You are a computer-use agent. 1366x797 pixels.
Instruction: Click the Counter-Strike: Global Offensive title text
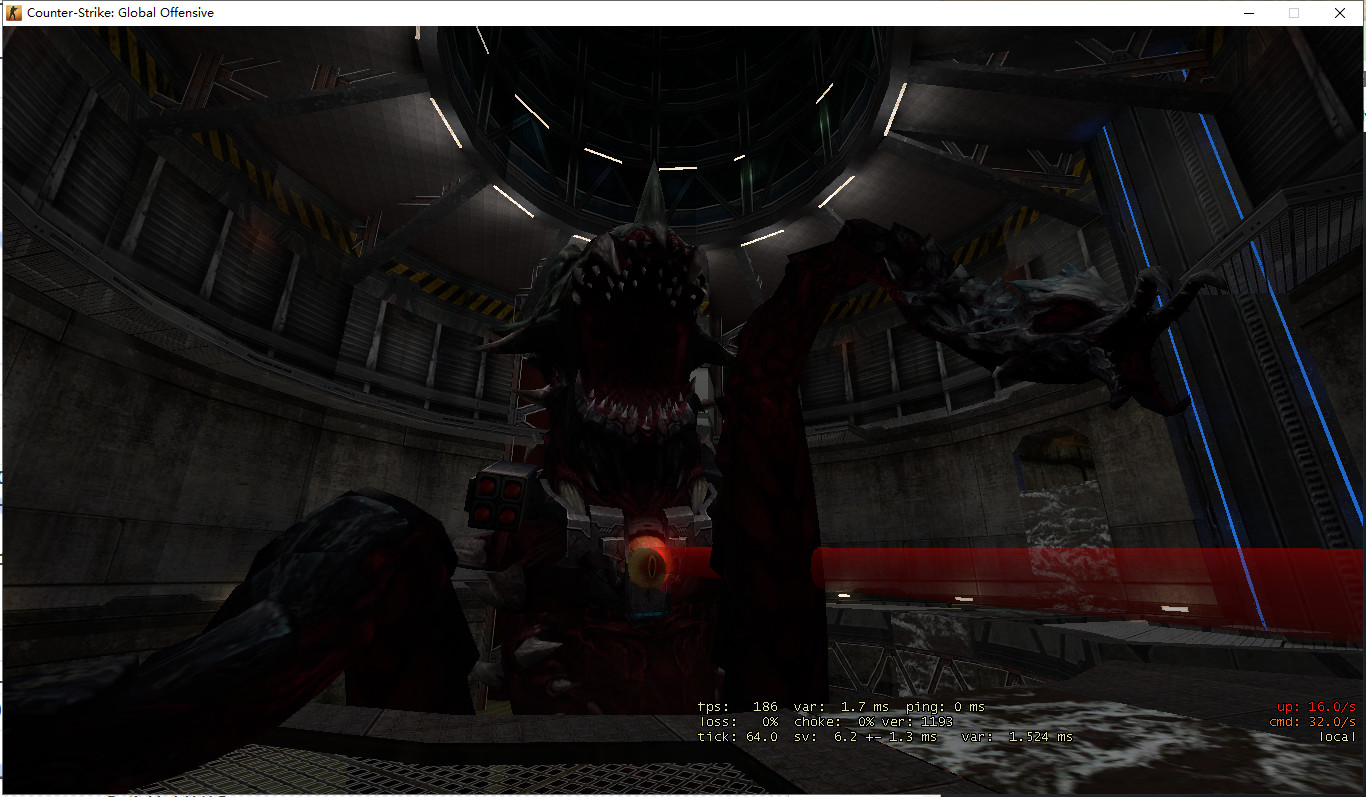click(120, 13)
